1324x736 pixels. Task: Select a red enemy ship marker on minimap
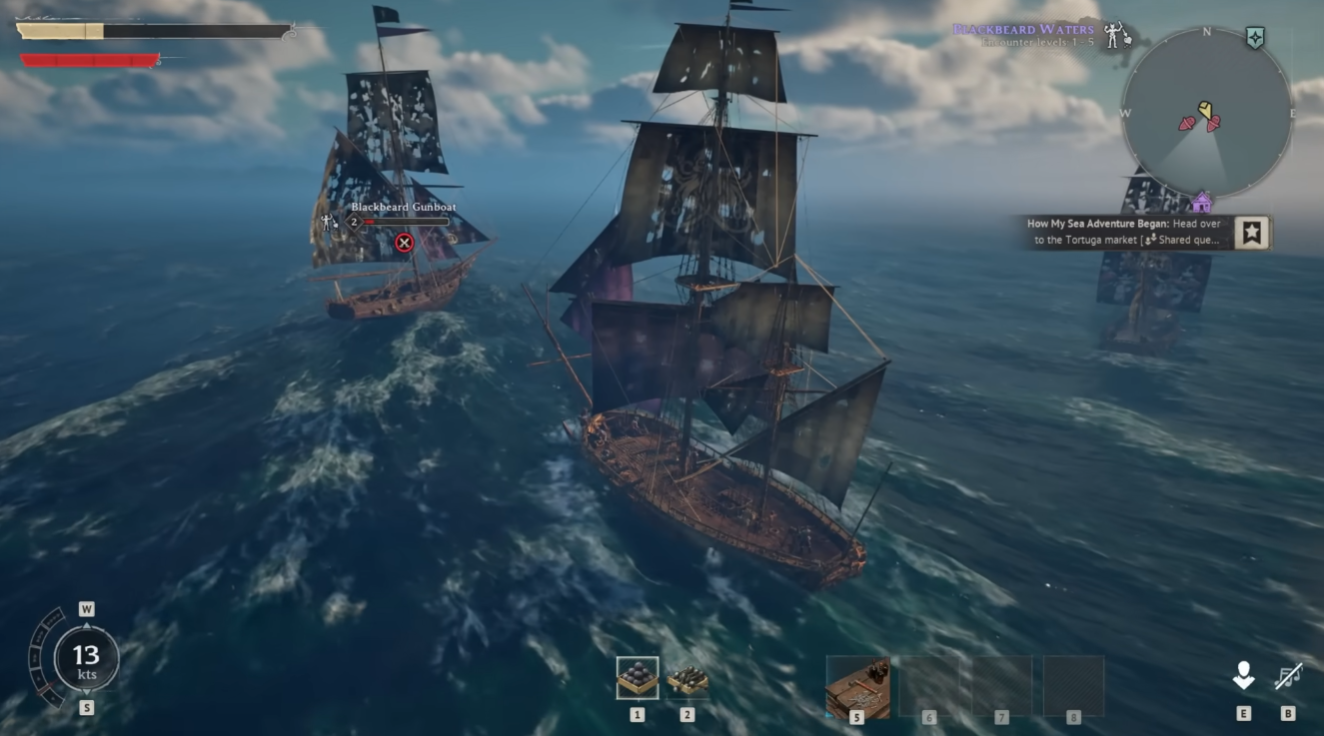[x=1187, y=124]
